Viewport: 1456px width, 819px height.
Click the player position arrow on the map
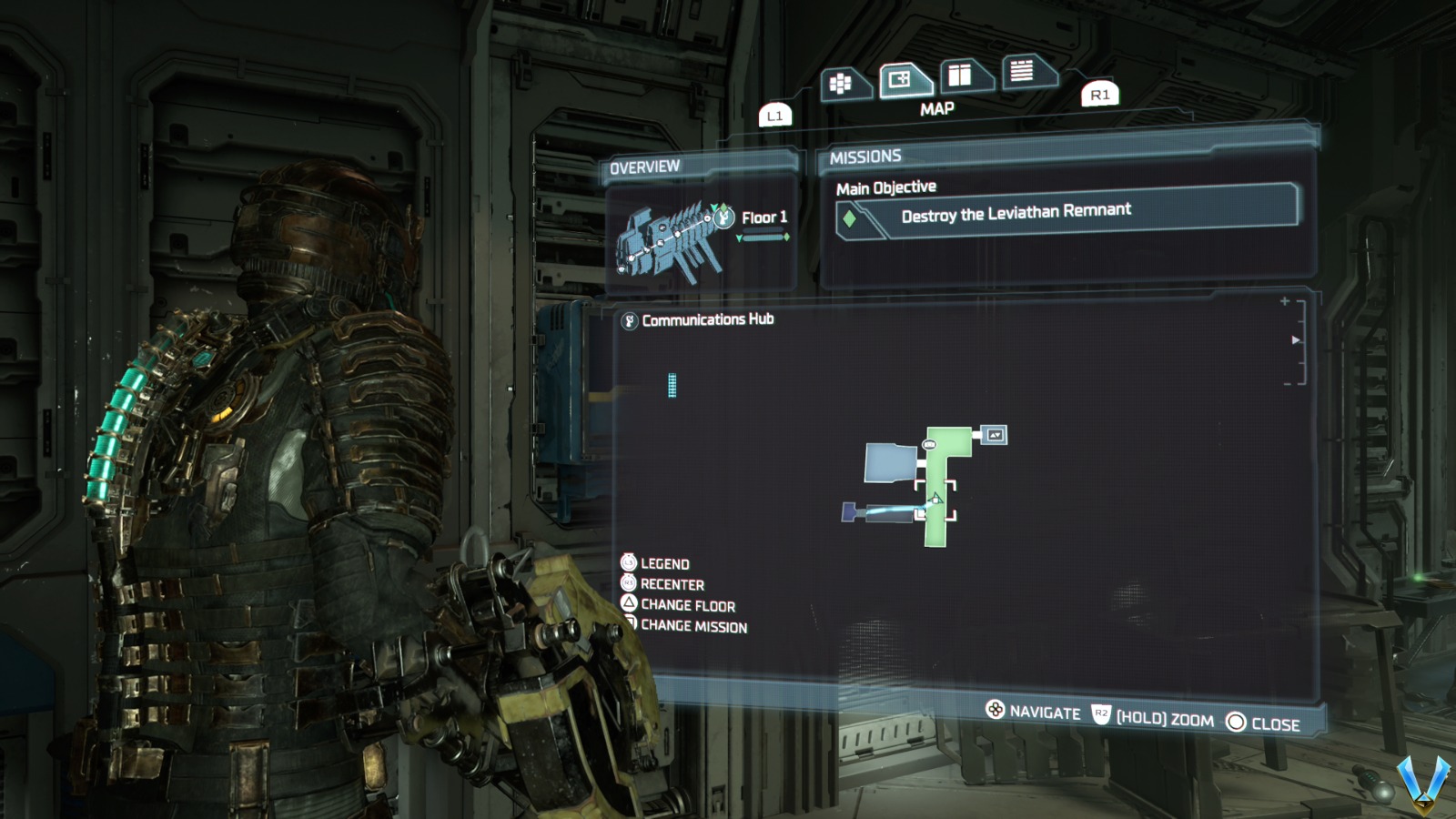point(935,499)
